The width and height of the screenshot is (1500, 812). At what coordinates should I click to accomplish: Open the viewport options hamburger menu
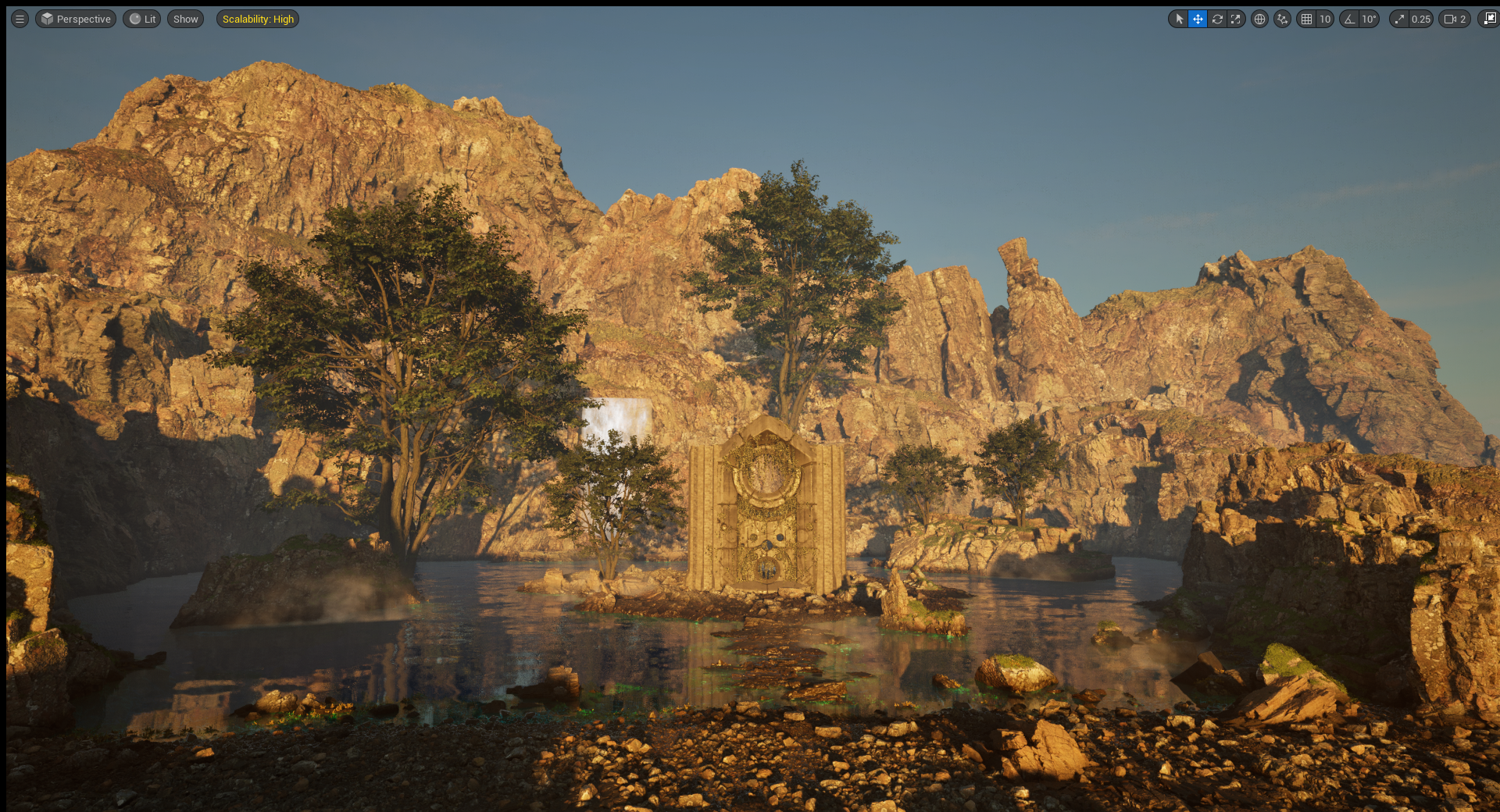tap(20, 19)
